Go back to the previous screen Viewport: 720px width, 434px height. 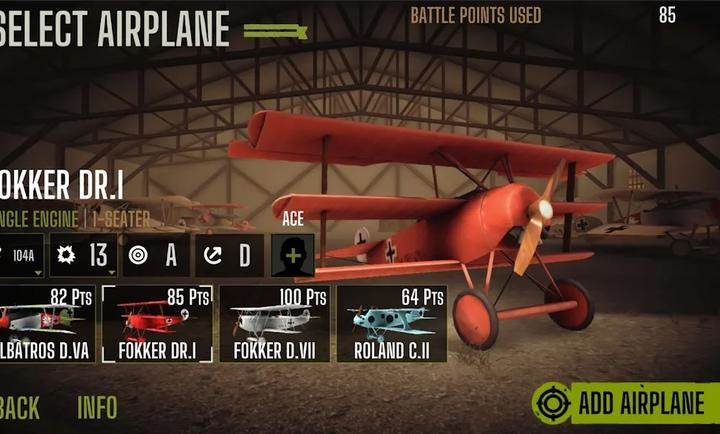(x=20, y=407)
